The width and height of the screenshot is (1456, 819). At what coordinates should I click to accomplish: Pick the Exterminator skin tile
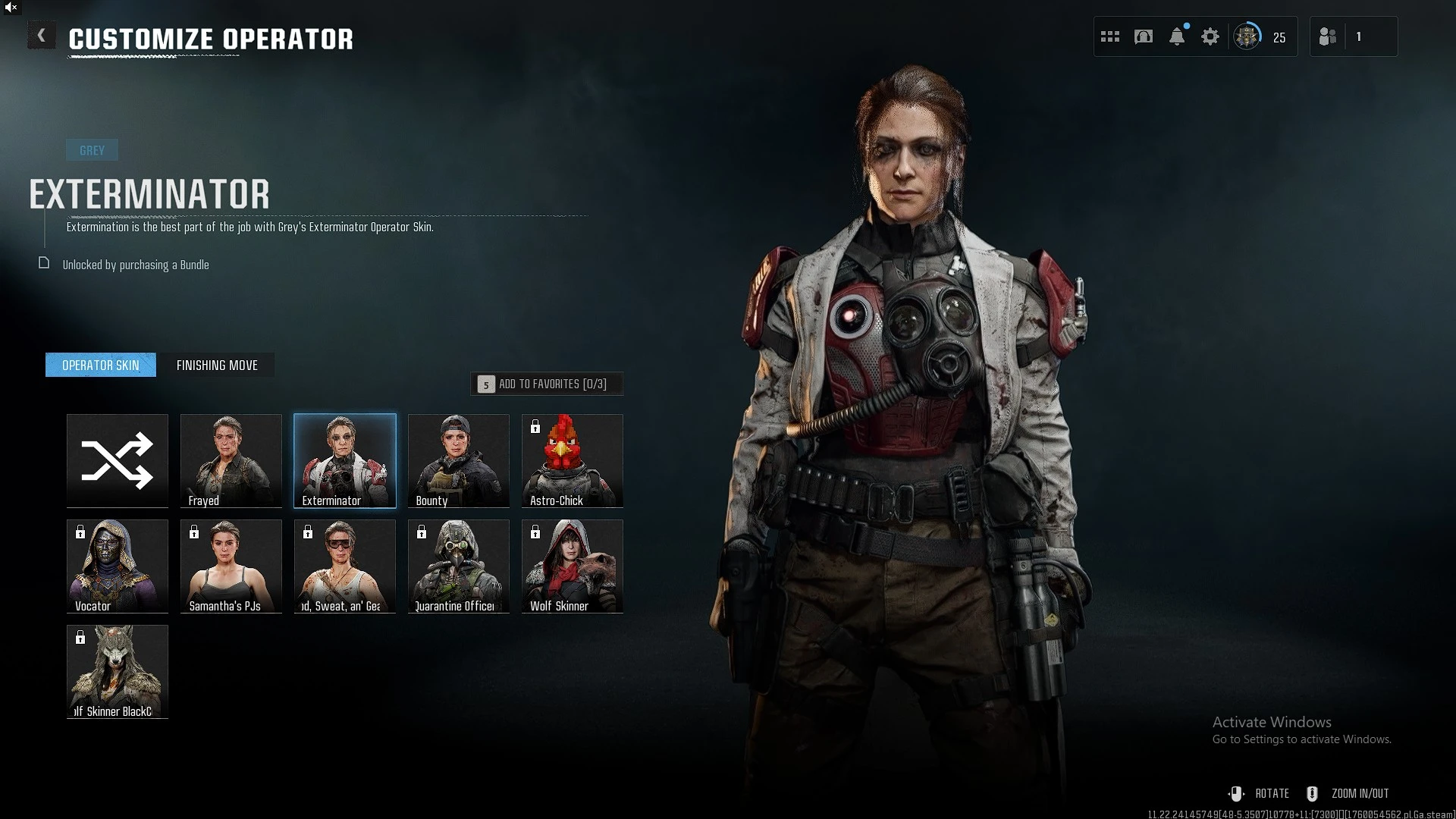(x=345, y=460)
